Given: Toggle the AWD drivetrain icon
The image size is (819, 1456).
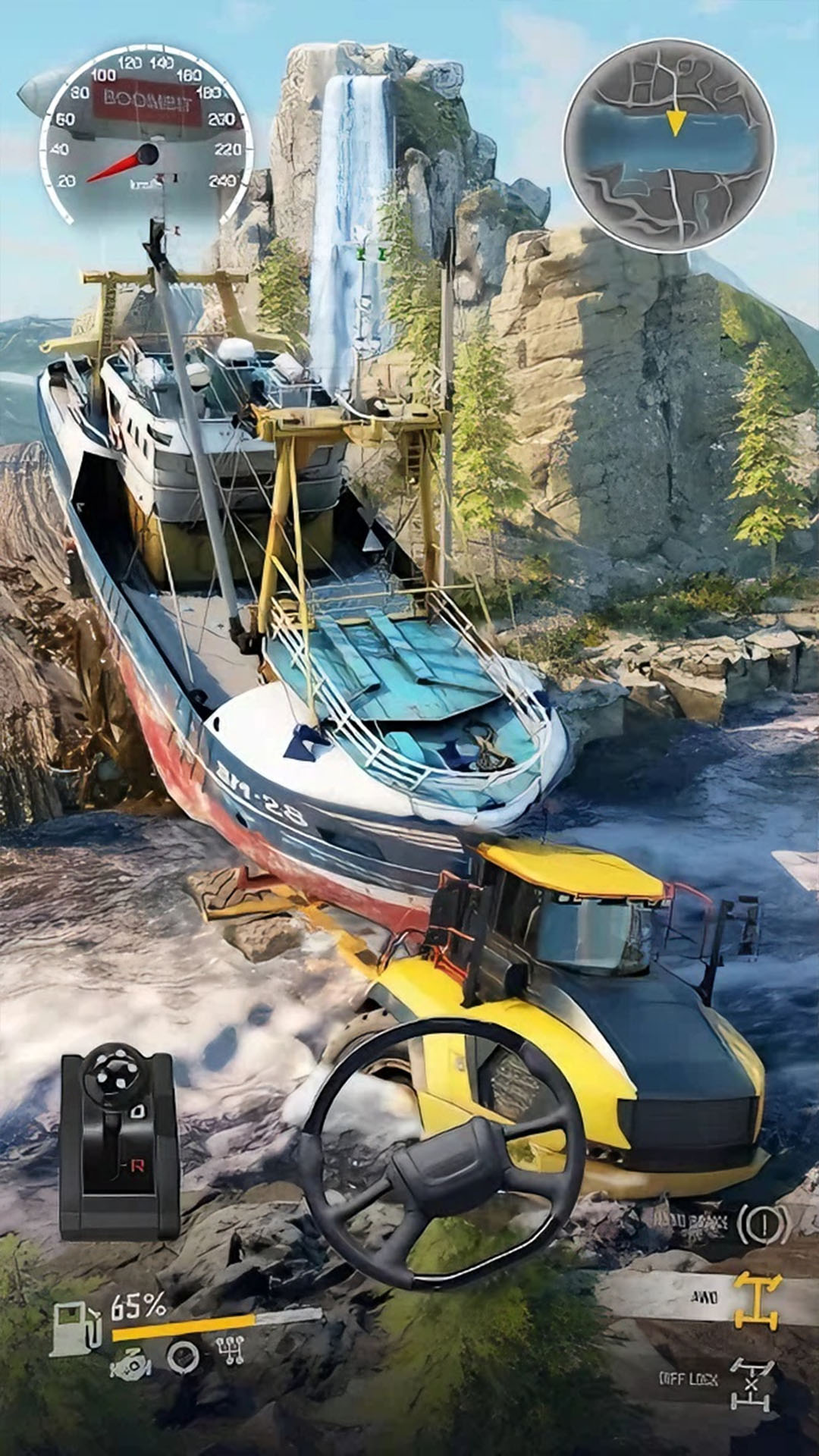Looking at the screenshot, I should [757, 1300].
